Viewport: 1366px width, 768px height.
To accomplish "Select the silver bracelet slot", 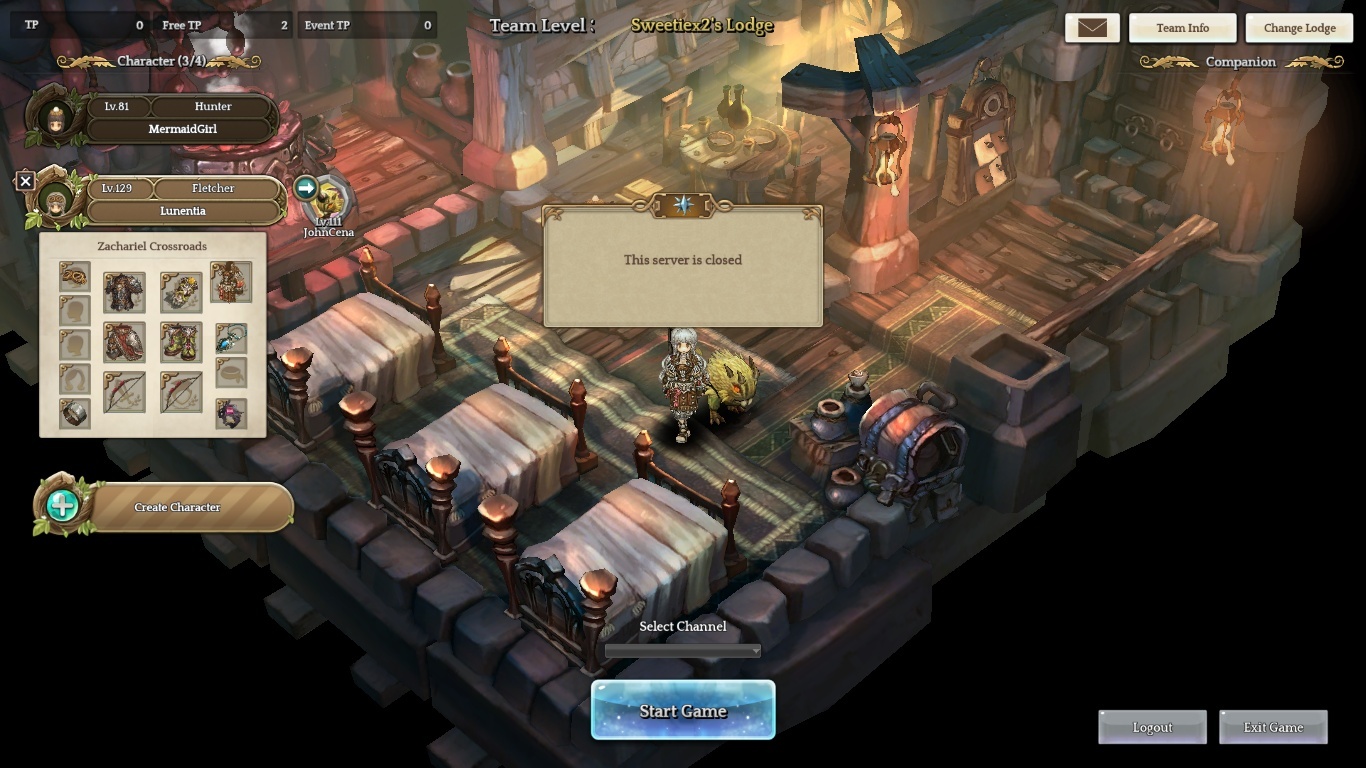I will click(75, 413).
